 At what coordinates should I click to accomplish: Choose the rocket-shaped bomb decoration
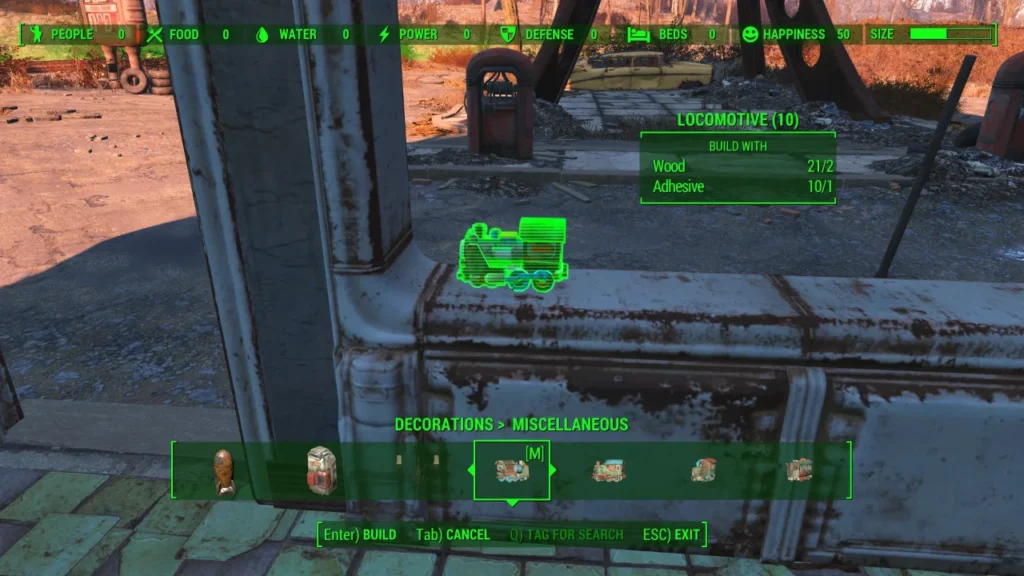click(223, 471)
